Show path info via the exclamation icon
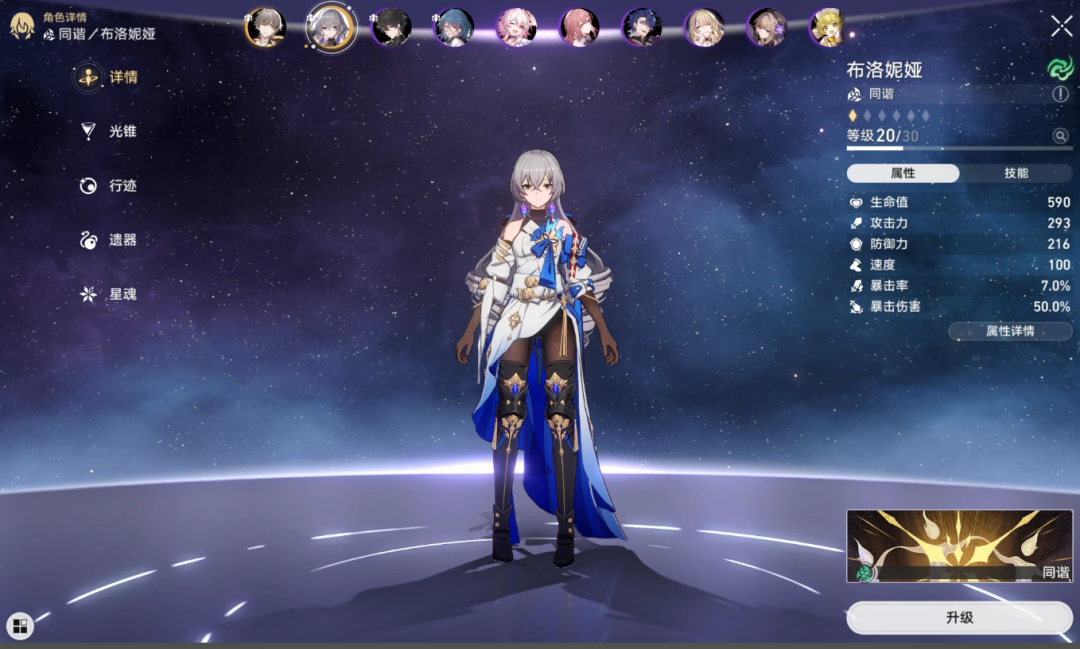 (1060, 94)
